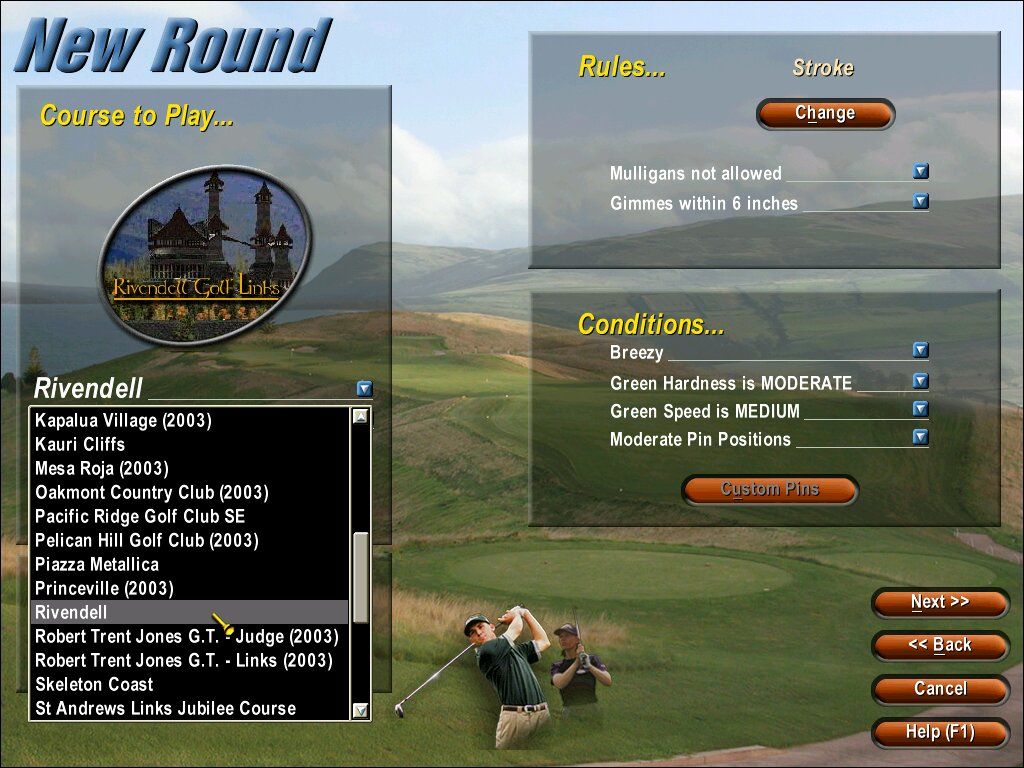This screenshot has height=768, width=1024.
Task: Click the course list scroll-down arrow
Action: [x=361, y=710]
